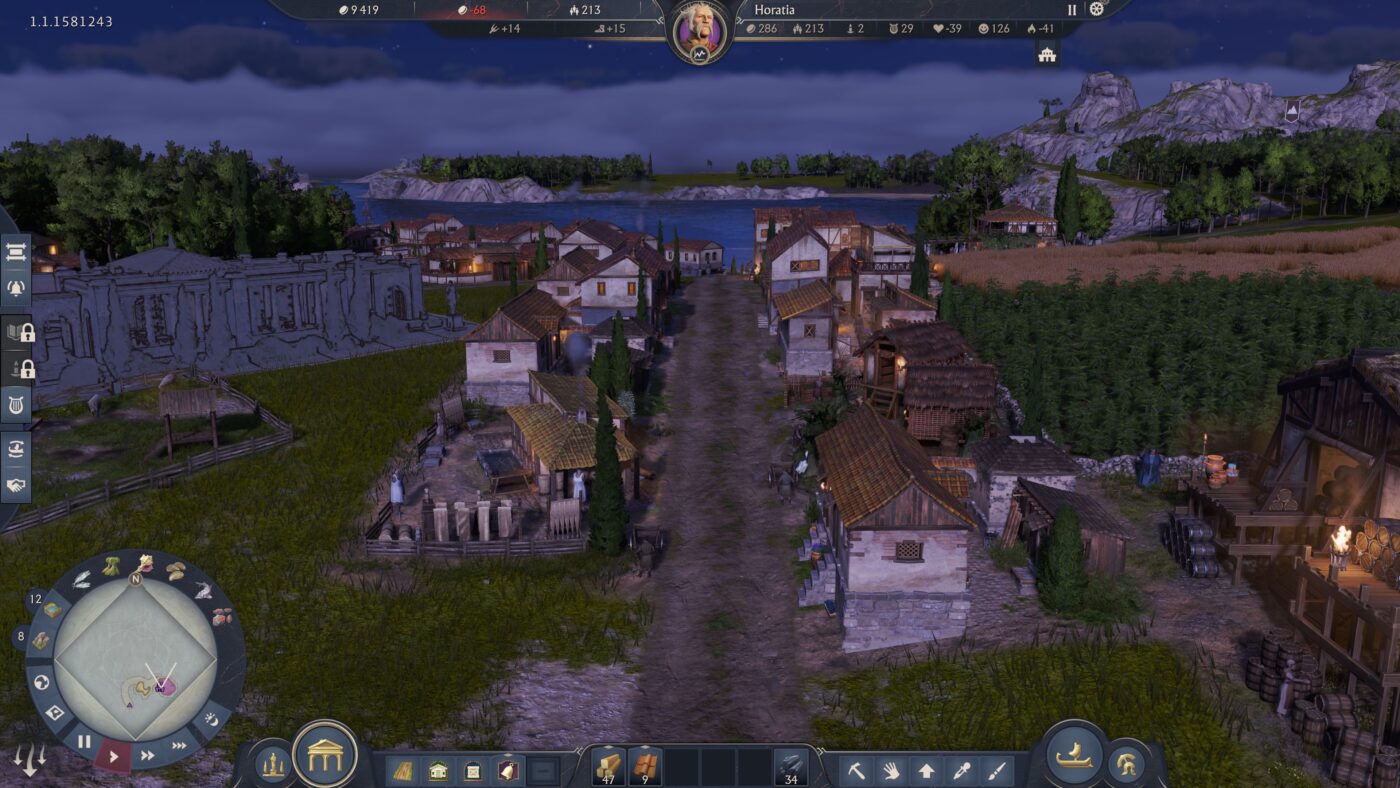The height and width of the screenshot is (788, 1400).
Task: Select the paintbrush tool
Action: tap(996, 771)
